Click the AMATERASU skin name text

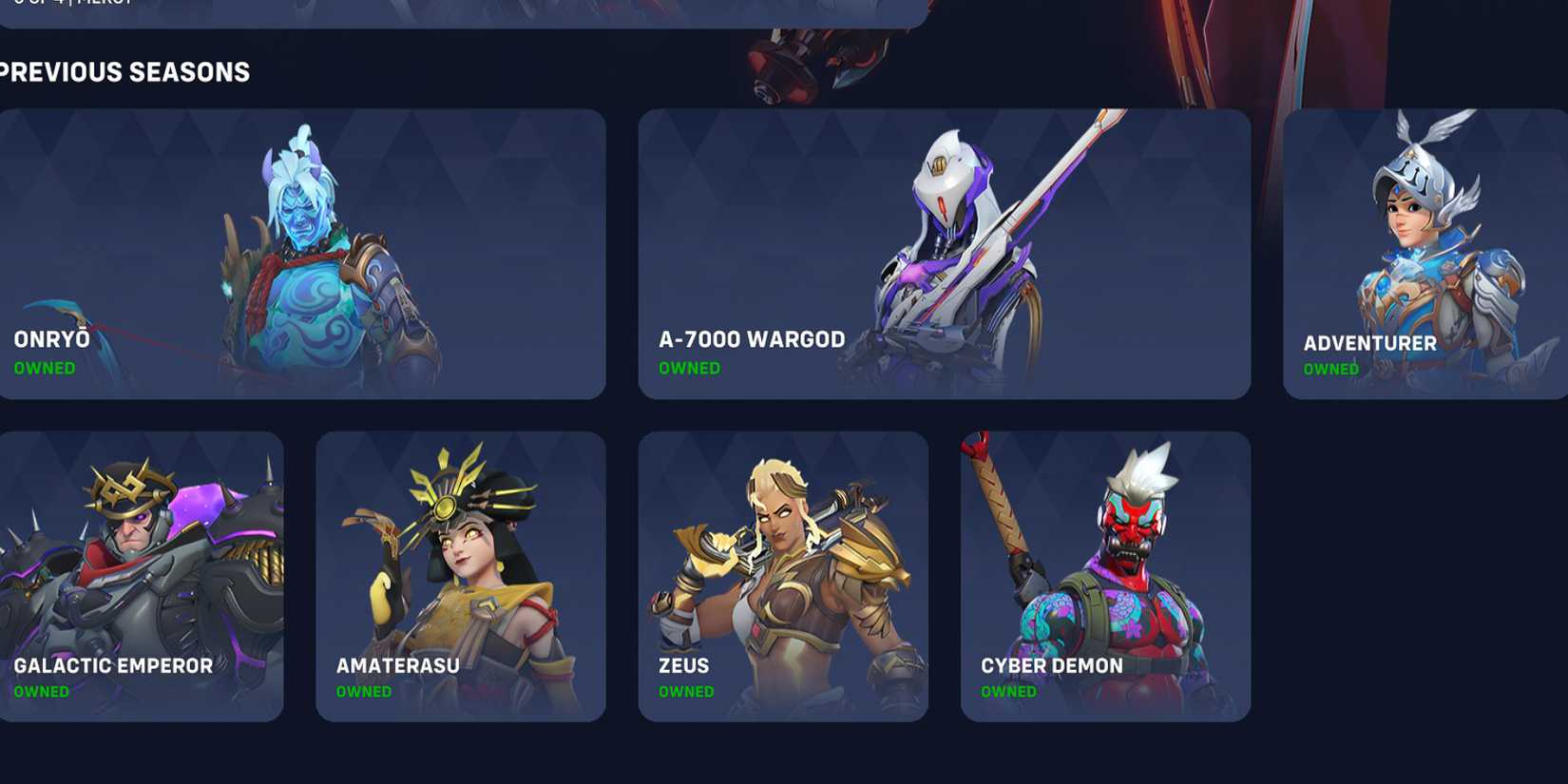click(396, 665)
